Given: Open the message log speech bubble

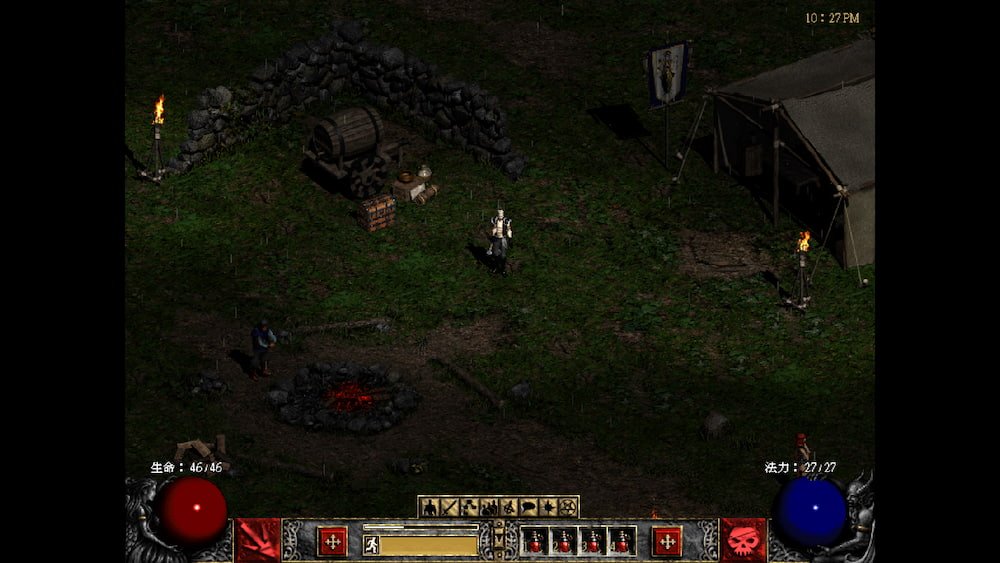Looking at the screenshot, I should pos(528,507).
